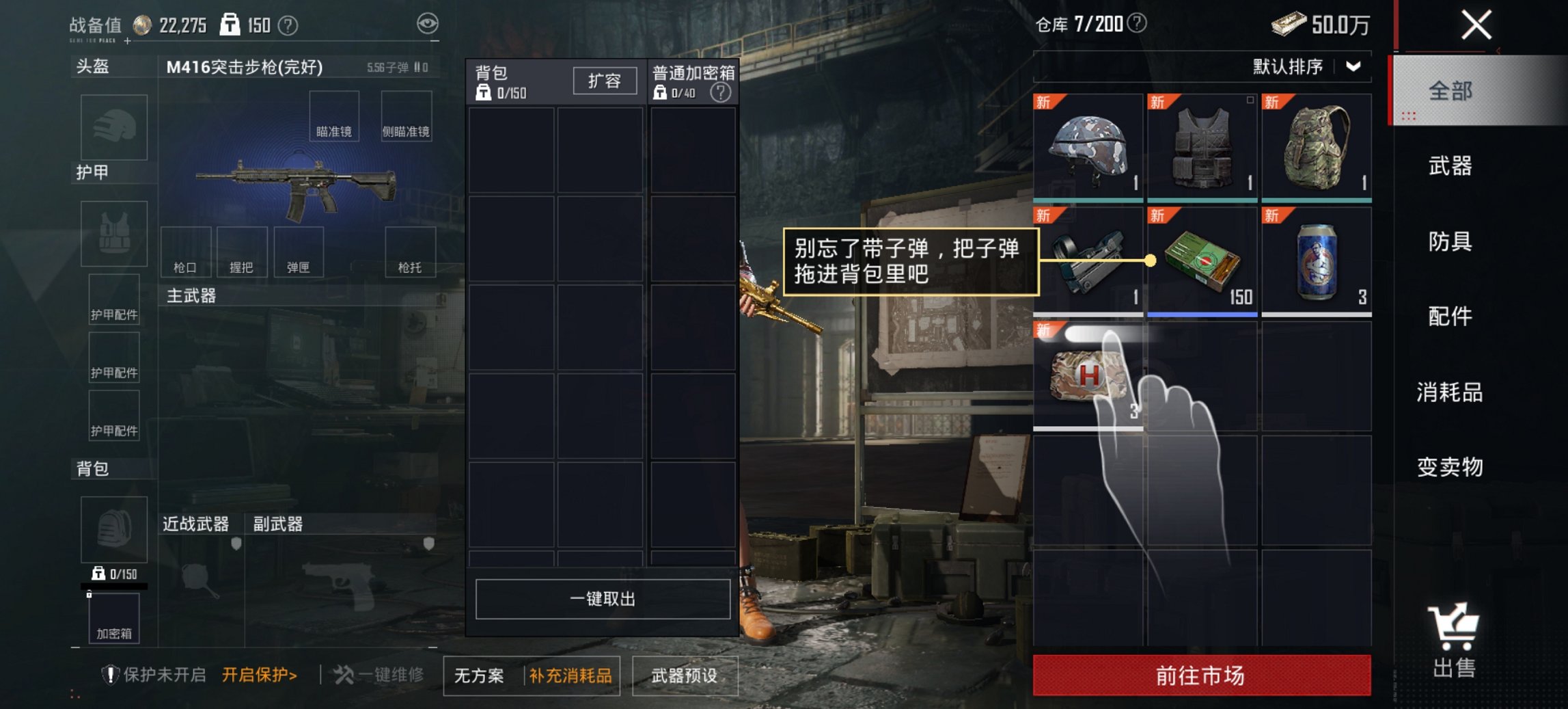Screen dimensions: 1568x709
Task: Expand the plus next to 战备值
Action: pyautogui.click(x=127, y=42)
